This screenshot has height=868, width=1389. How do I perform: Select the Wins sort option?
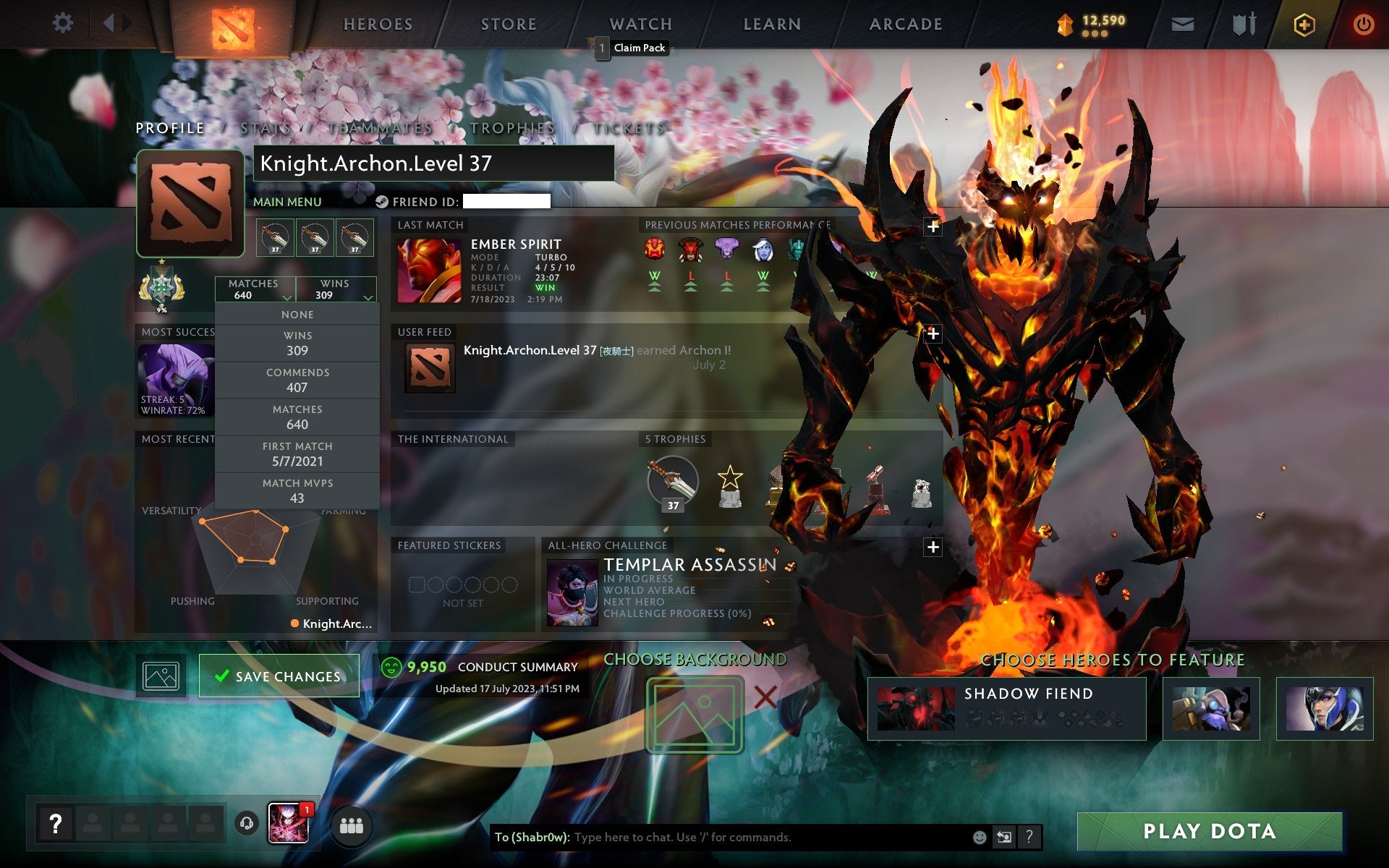coord(297,343)
